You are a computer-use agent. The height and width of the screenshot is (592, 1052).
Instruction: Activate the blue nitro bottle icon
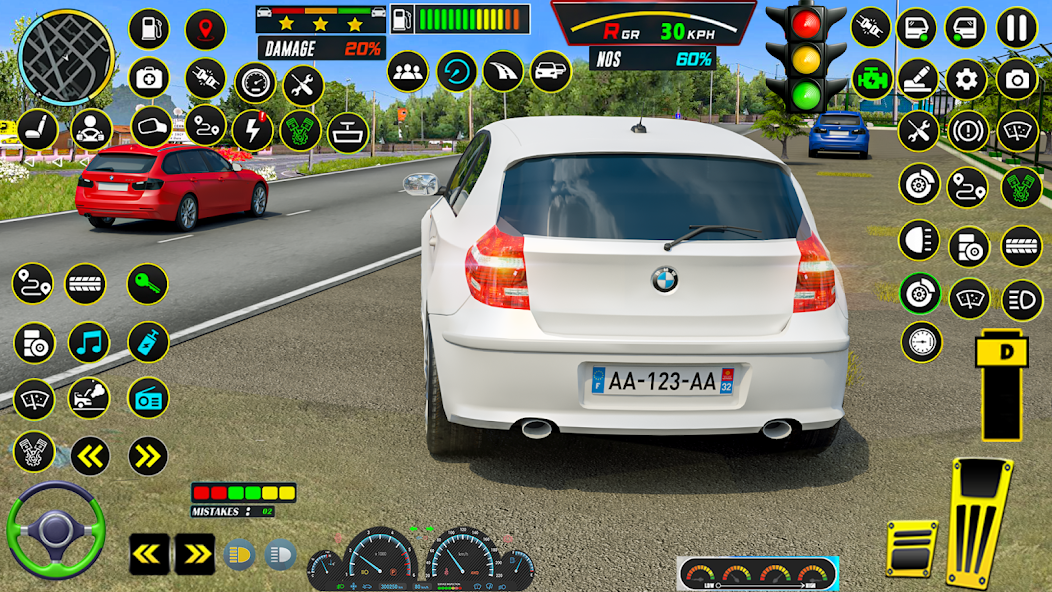tap(148, 342)
